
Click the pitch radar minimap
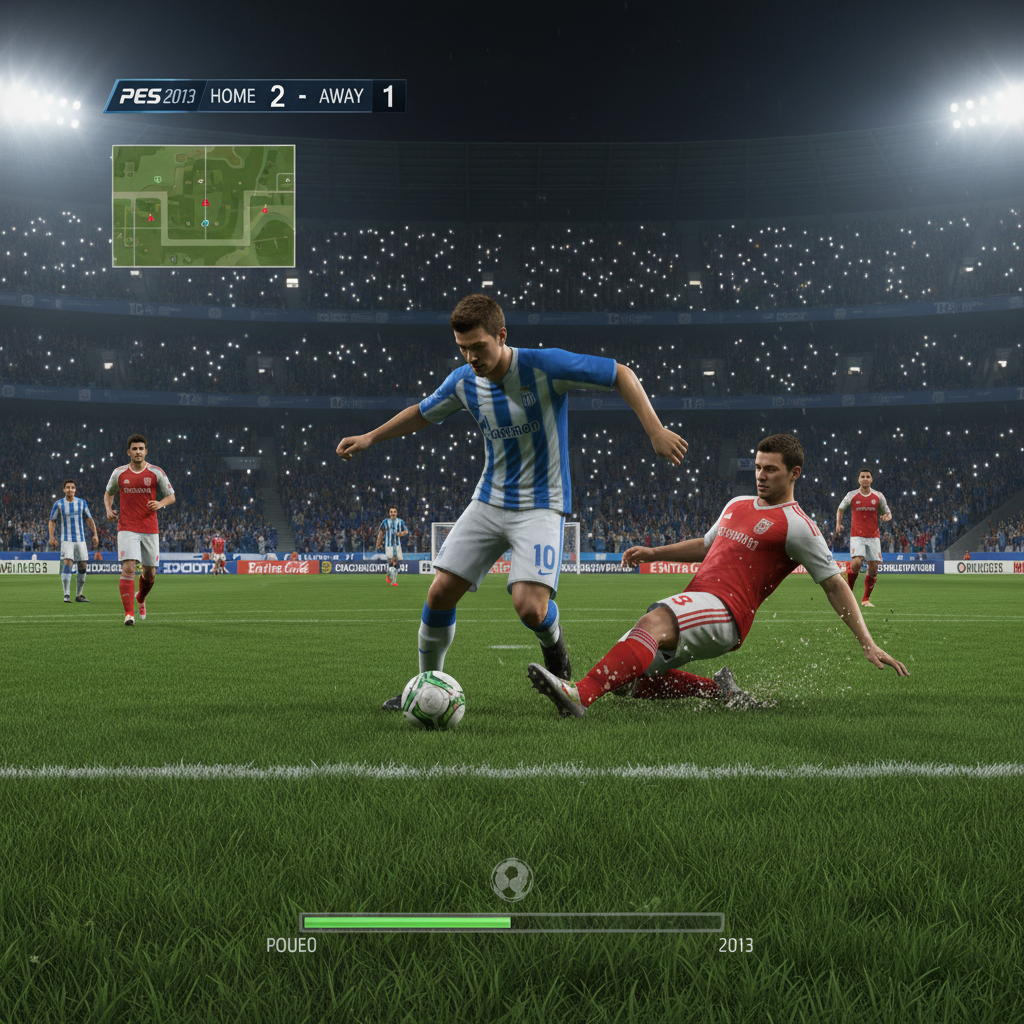203,206
